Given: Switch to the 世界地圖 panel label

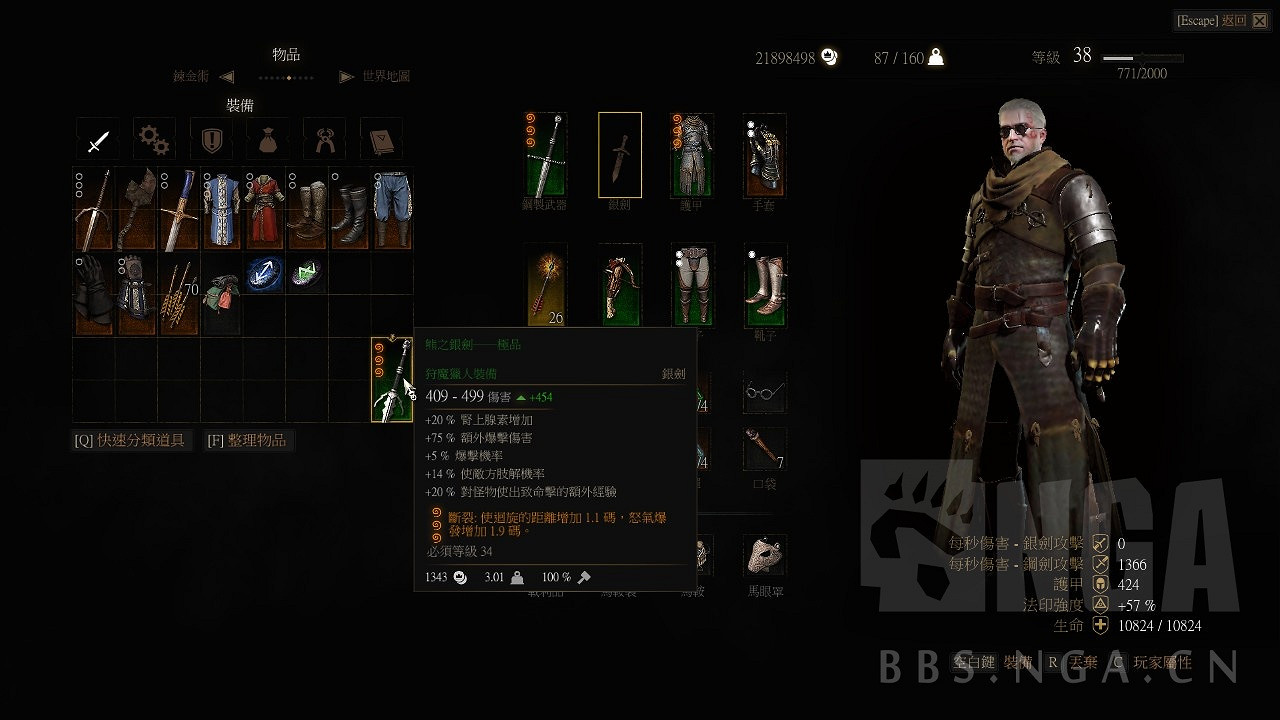Looking at the screenshot, I should (387, 76).
